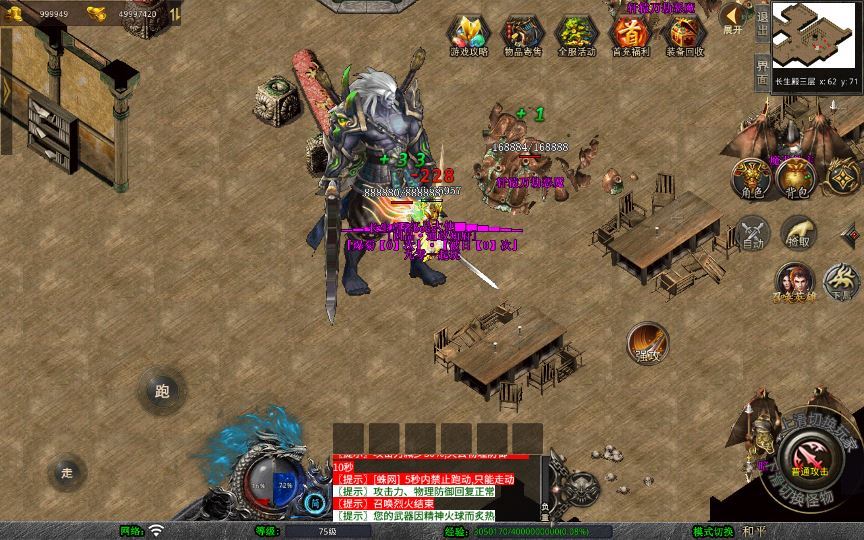Tap the 拾取 pickup hand button
This screenshot has width=864, height=540.
[x=798, y=233]
